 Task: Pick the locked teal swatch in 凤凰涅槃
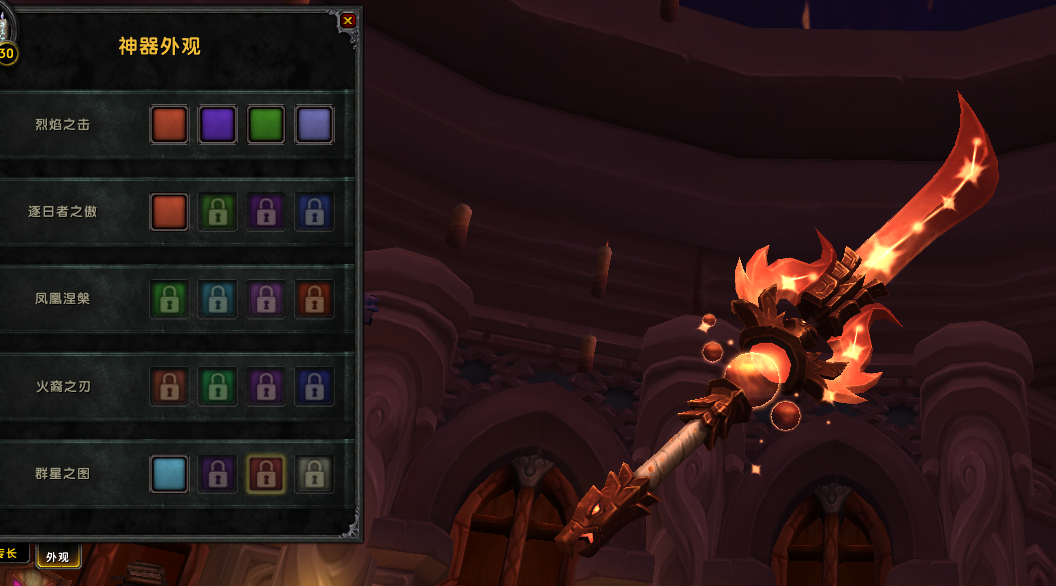218,299
